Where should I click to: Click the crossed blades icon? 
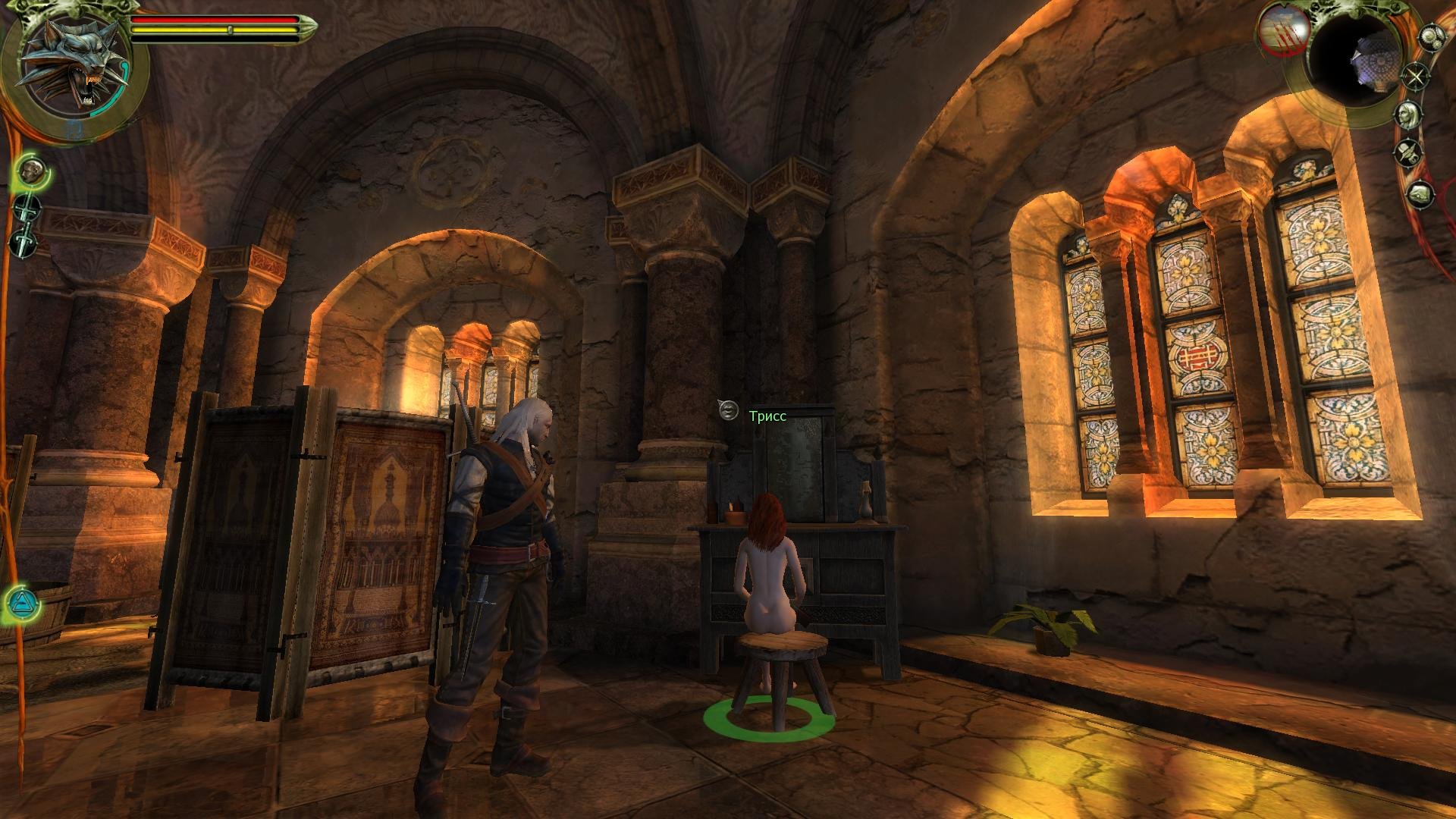1415,75
